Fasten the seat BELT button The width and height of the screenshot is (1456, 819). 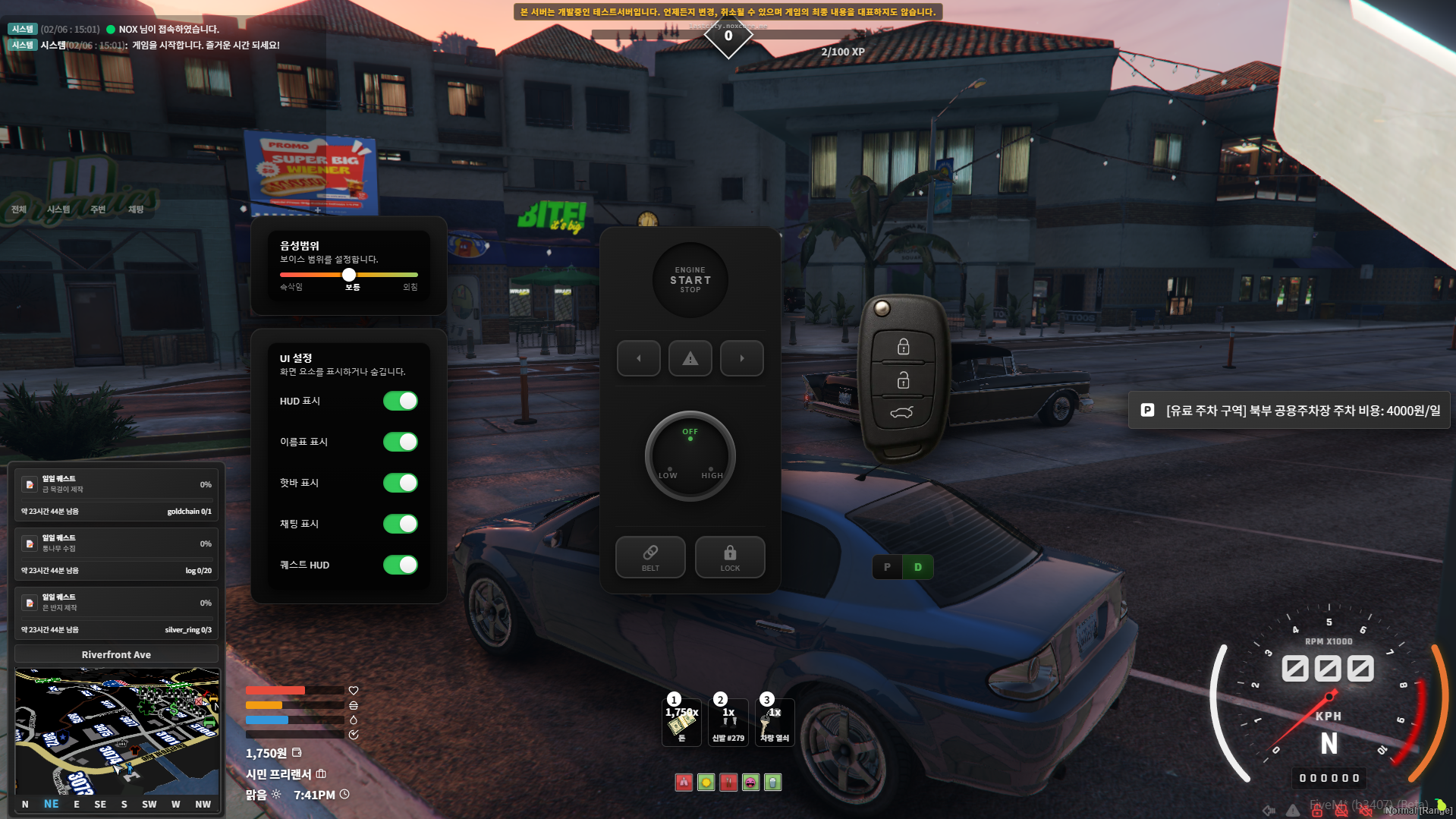tap(650, 557)
